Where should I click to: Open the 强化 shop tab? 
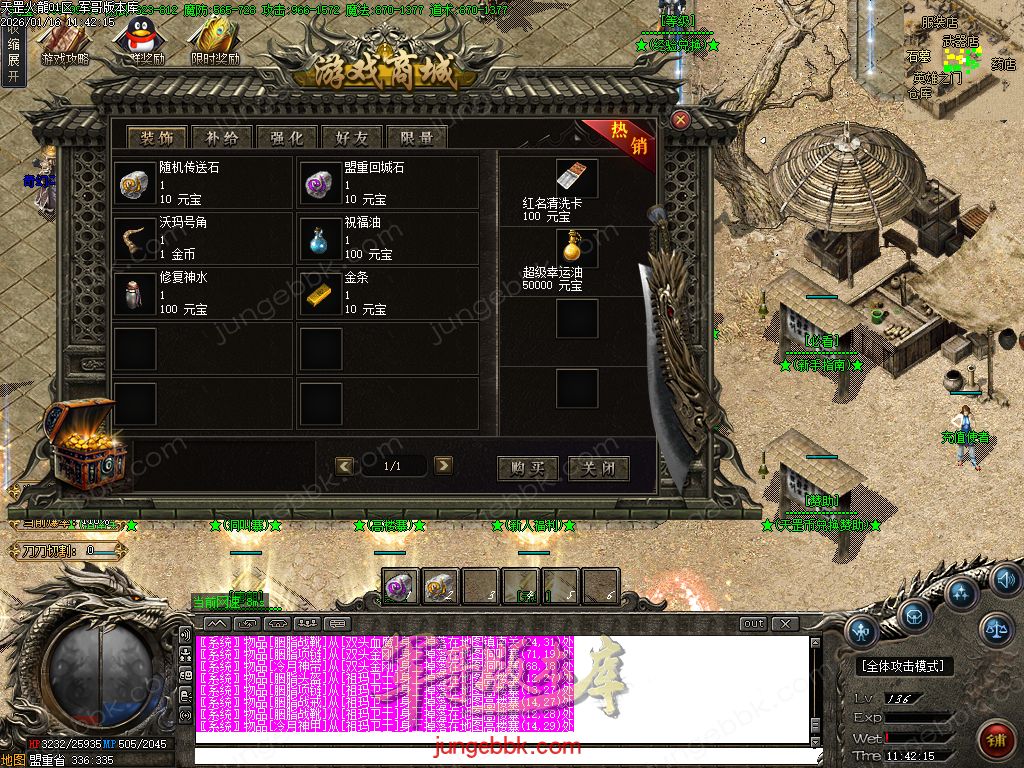286,138
